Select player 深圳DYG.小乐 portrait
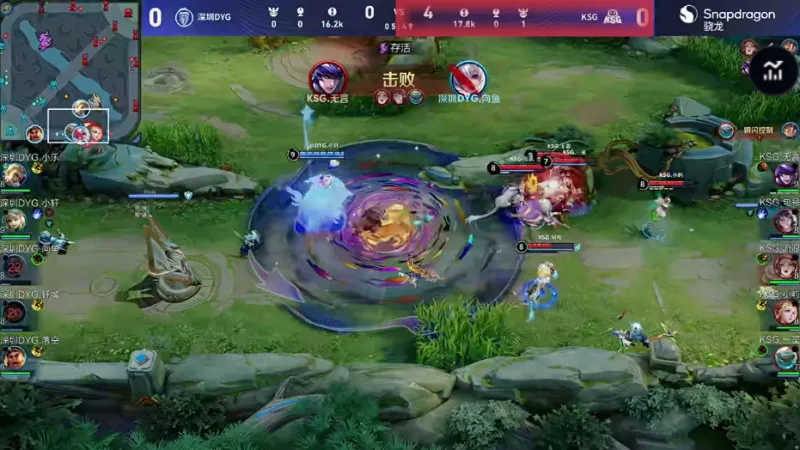Image resolution: width=800 pixels, height=450 pixels. tap(14, 175)
